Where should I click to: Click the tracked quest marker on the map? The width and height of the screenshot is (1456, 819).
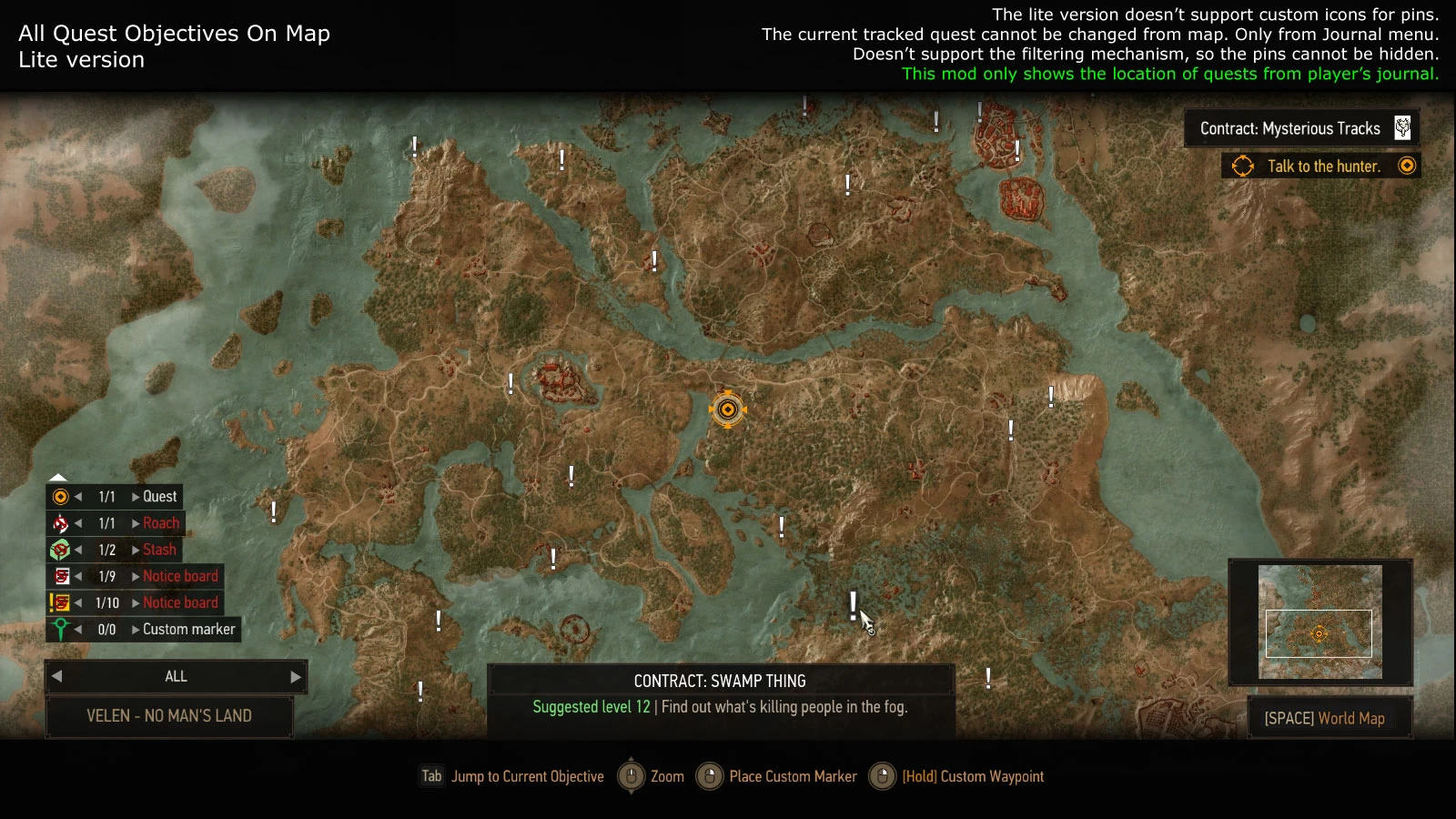tap(727, 409)
